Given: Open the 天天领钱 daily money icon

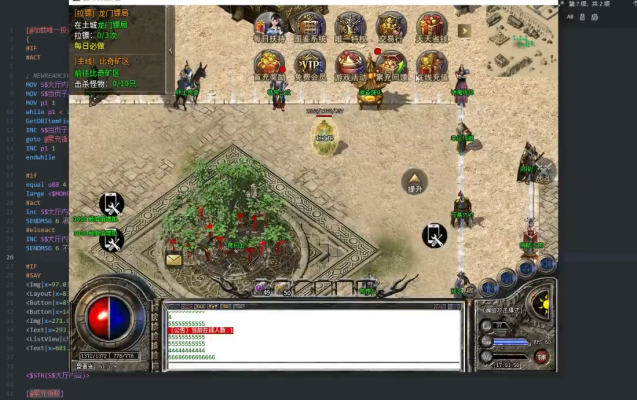Looking at the screenshot, I should 431,28.
